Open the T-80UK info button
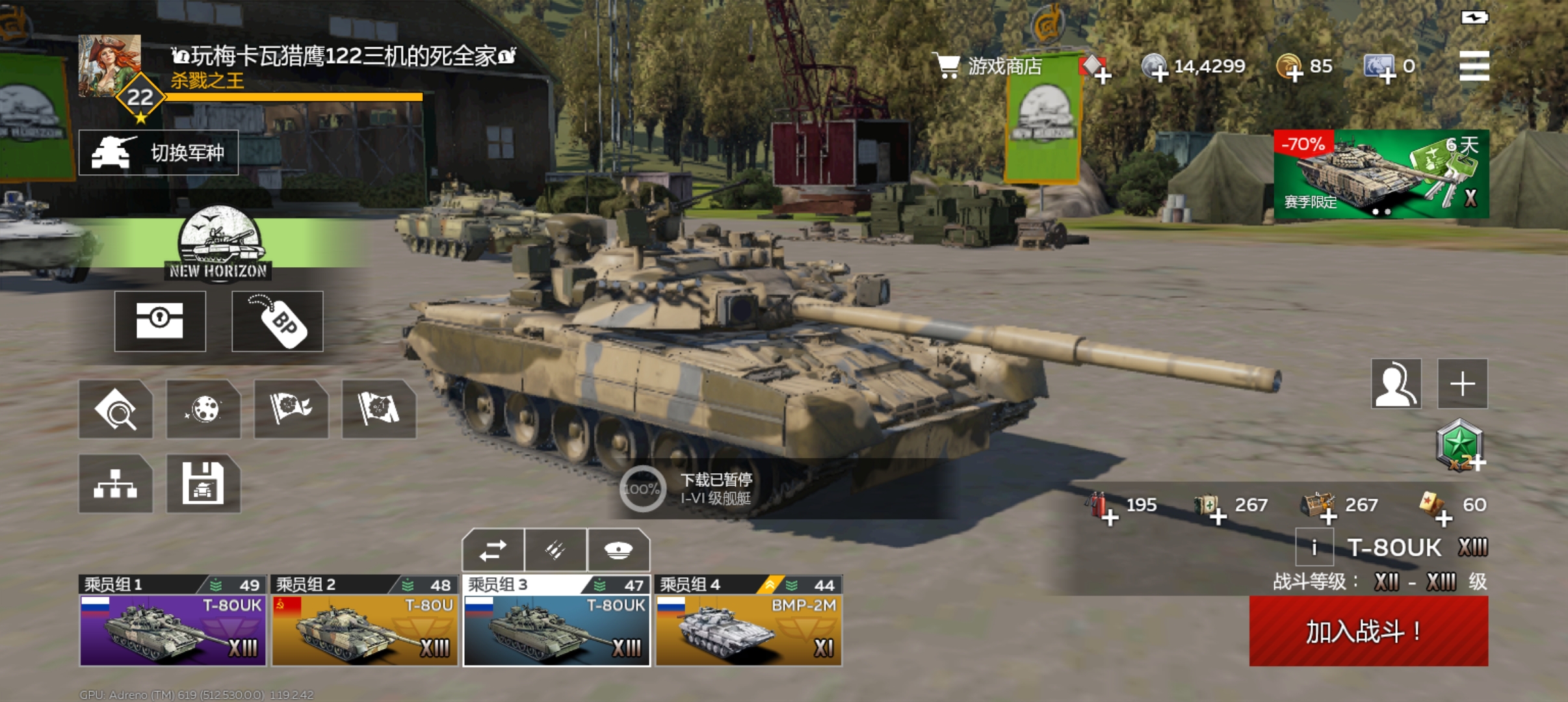The image size is (1568, 702). 1314,547
